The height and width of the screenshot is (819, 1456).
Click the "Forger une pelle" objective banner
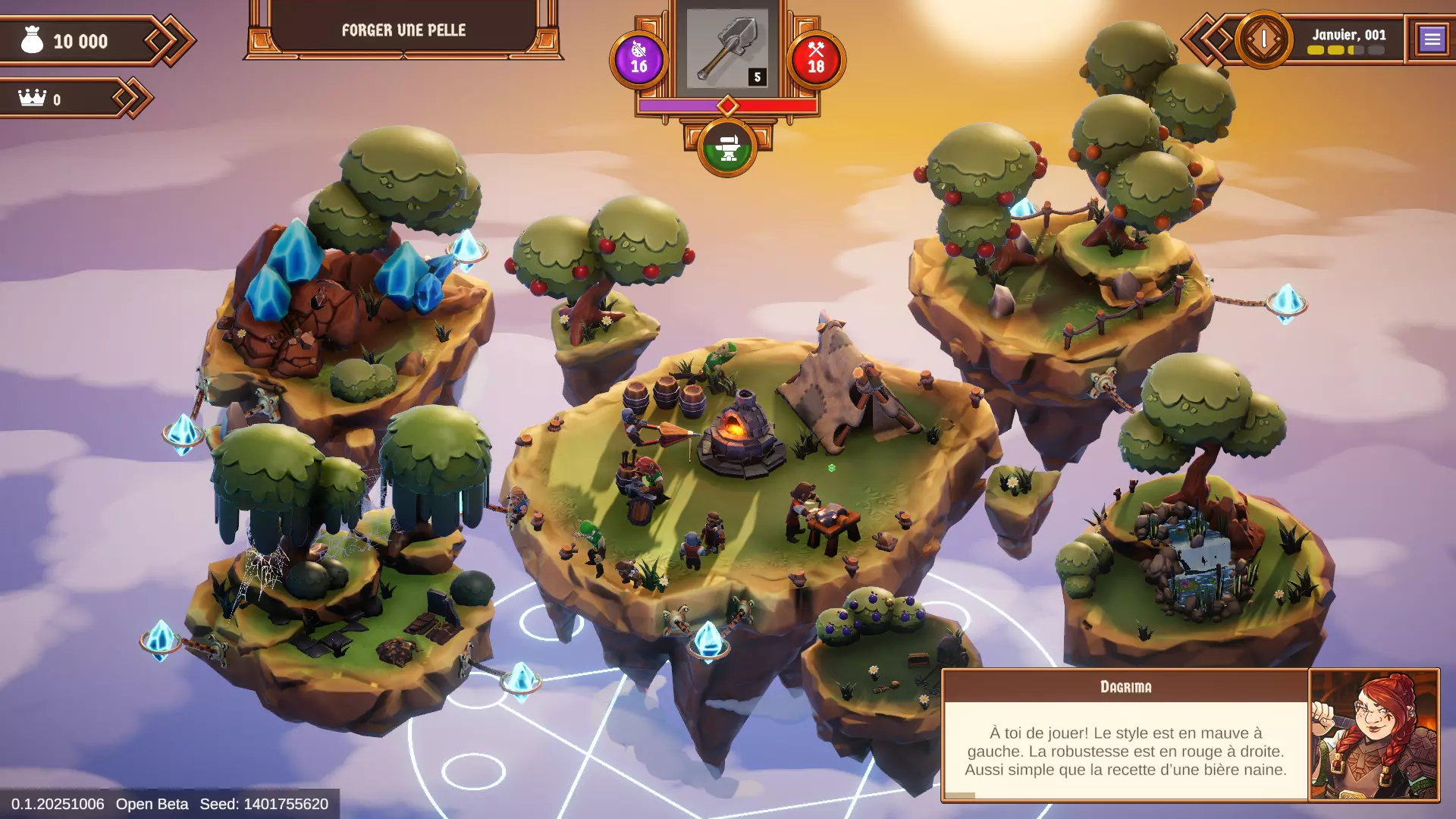click(403, 30)
